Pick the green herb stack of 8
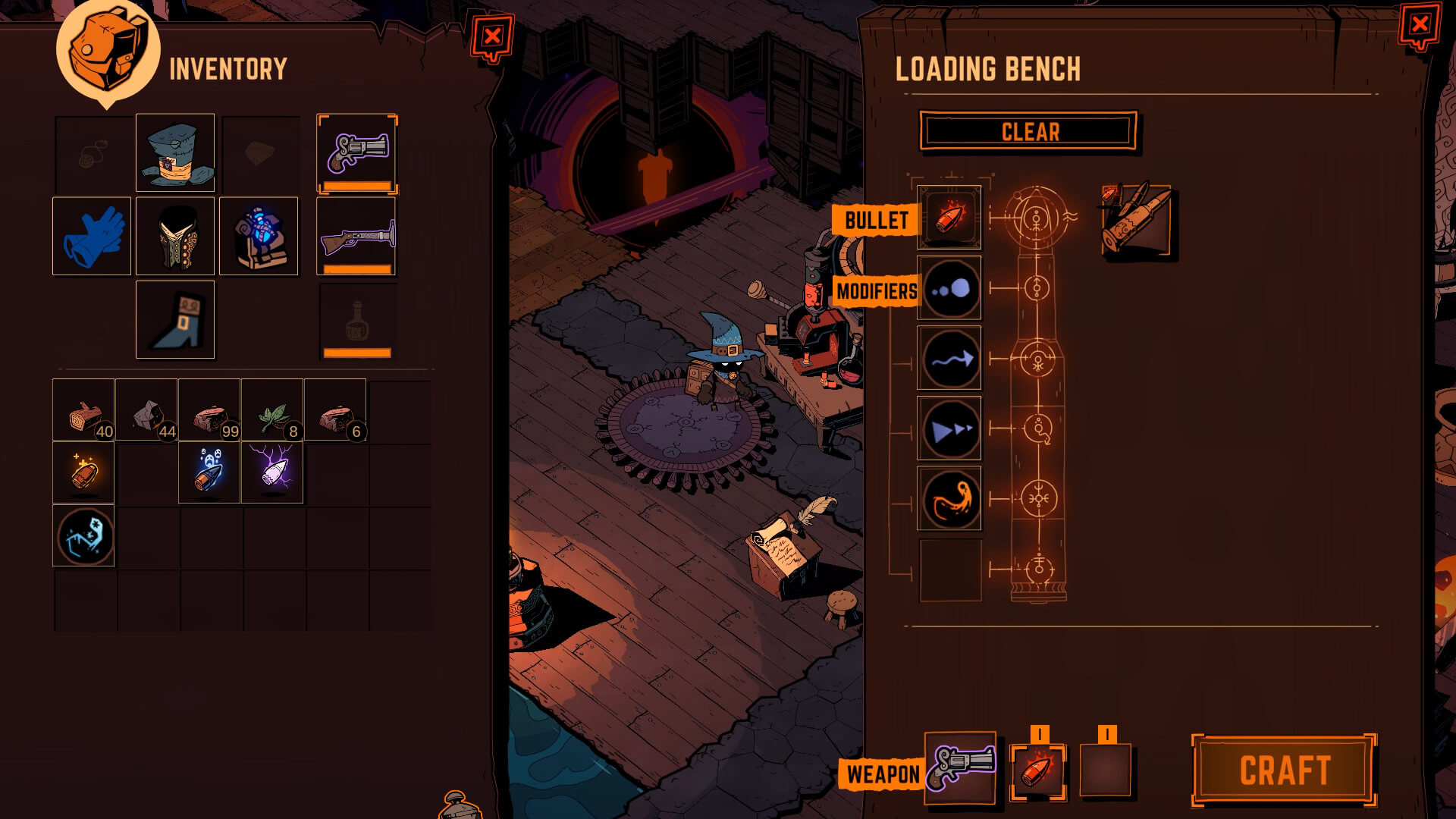This screenshot has width=1456, height=819. coord(272,410)
